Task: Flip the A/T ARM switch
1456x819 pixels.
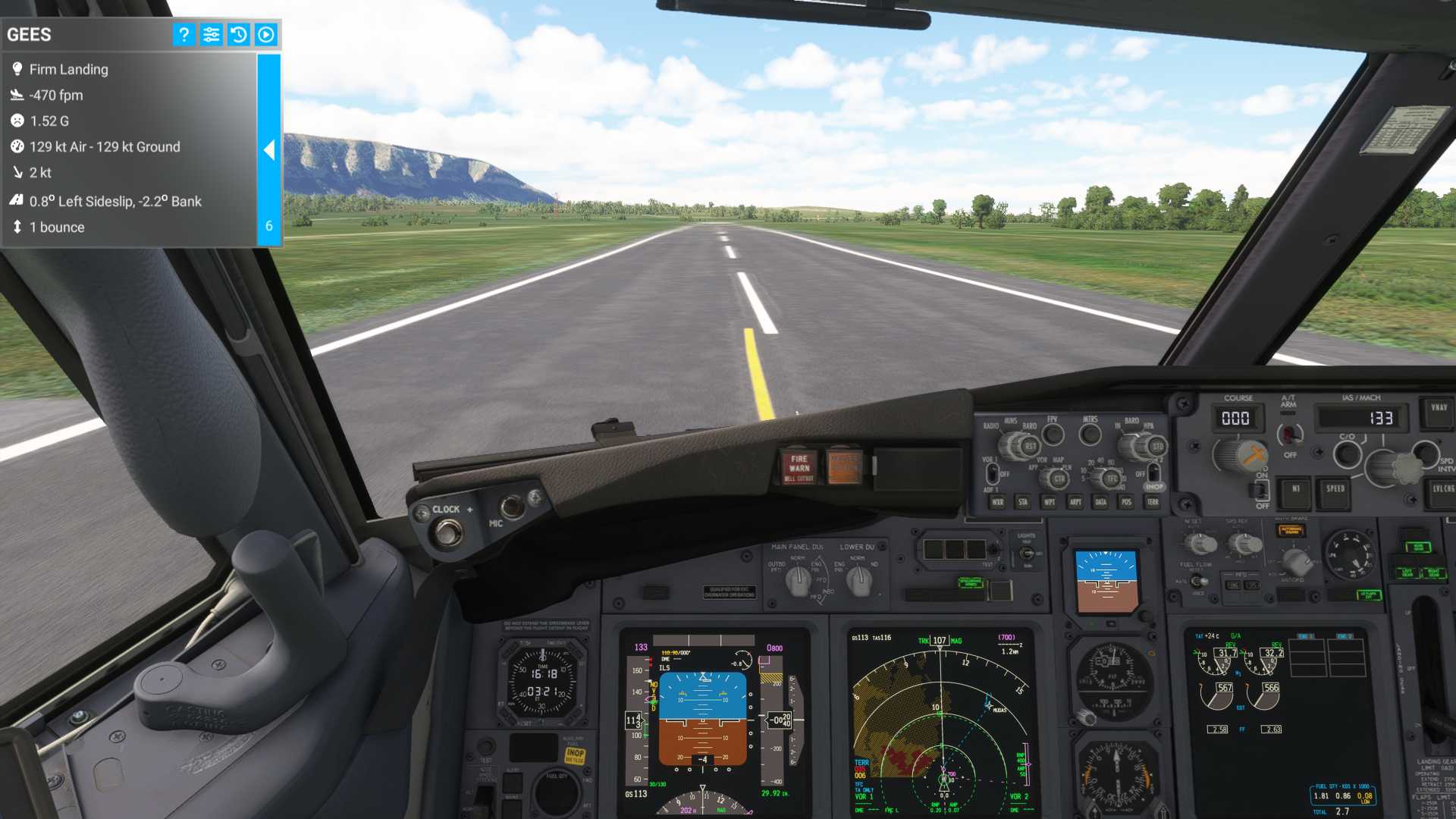Action: click(x=1288, y=435)
